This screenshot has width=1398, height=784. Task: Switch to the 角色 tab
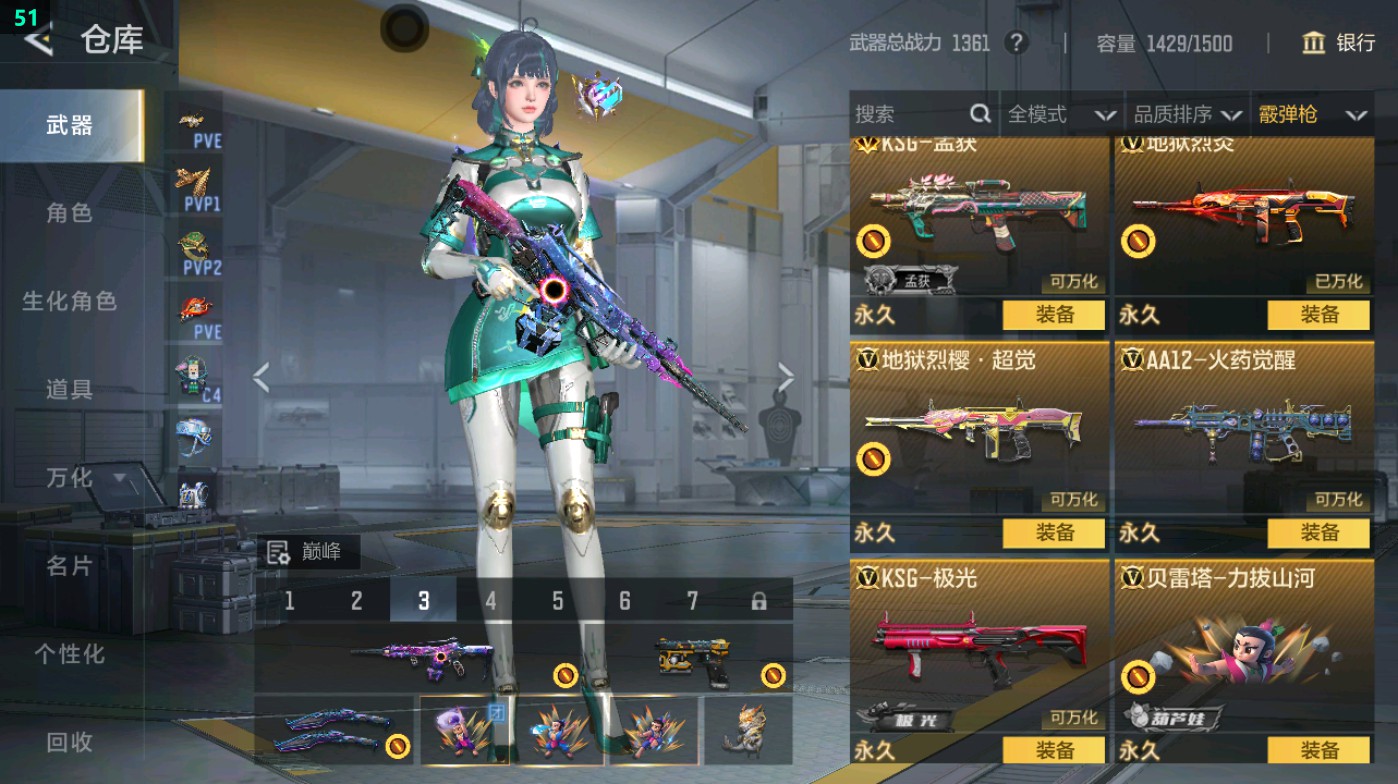(x=69, y=213)
